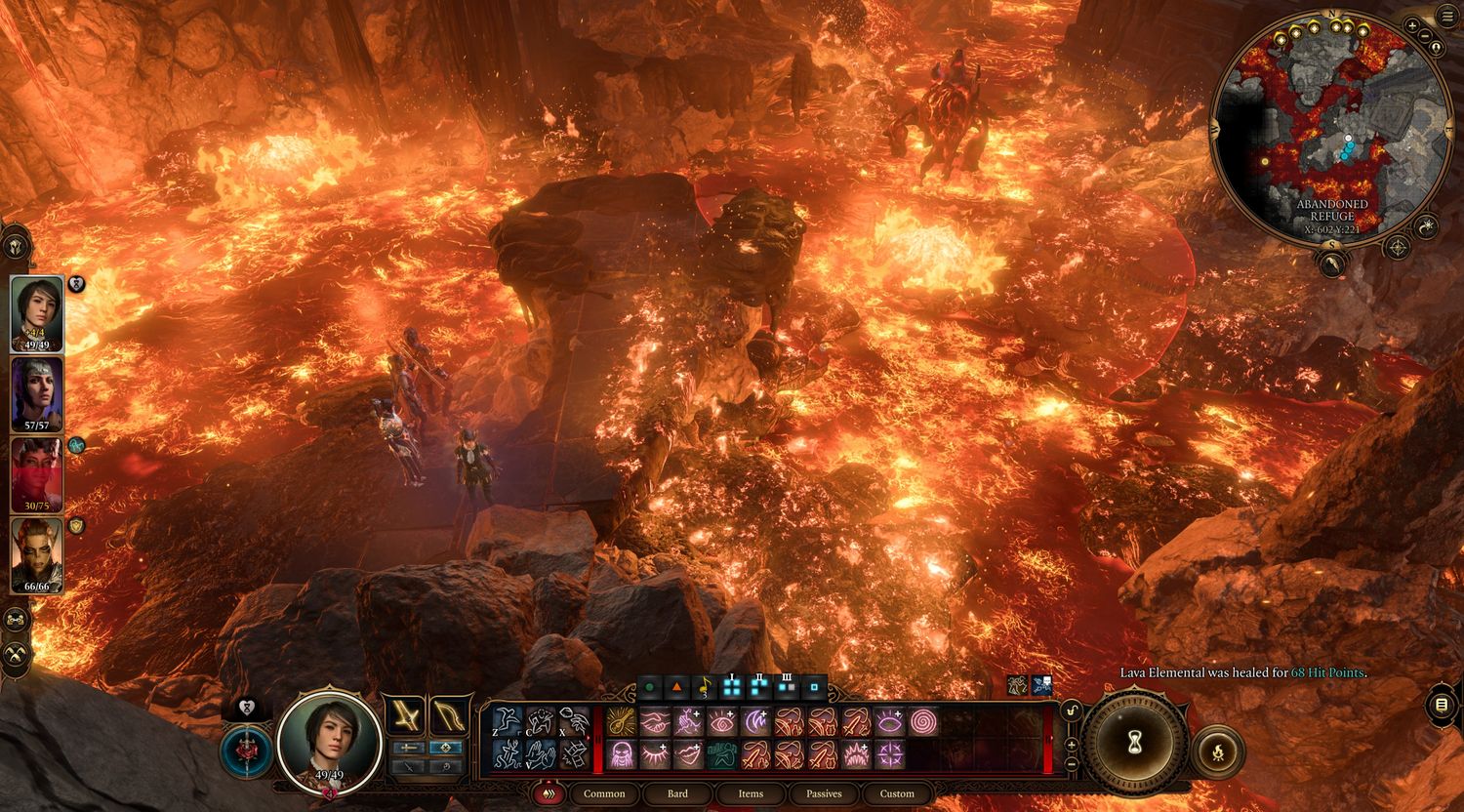
Task: Open the combat log button
Action: point(1442,704)
